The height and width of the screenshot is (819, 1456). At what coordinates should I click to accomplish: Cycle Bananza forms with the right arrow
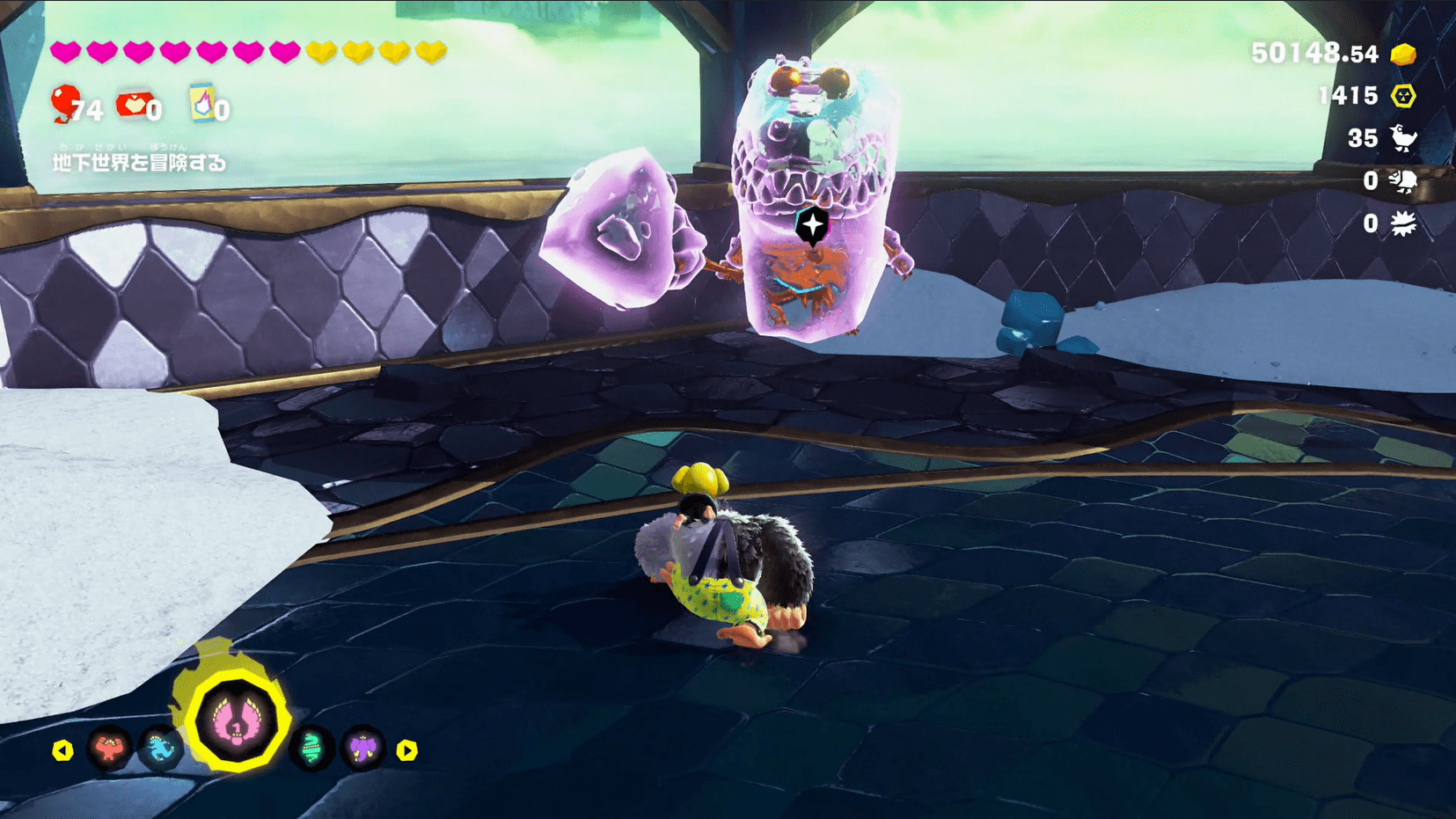(406, 750)
